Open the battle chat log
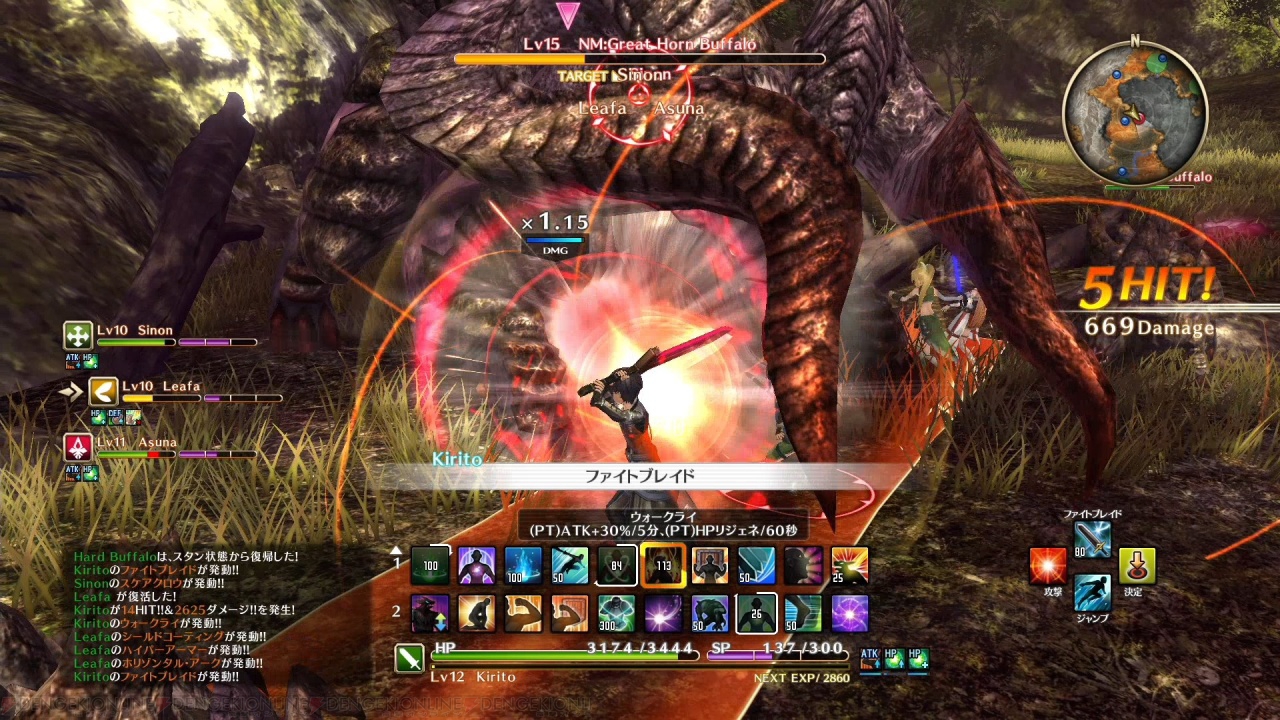1280x720 pixels. click(x=185, y=617)
